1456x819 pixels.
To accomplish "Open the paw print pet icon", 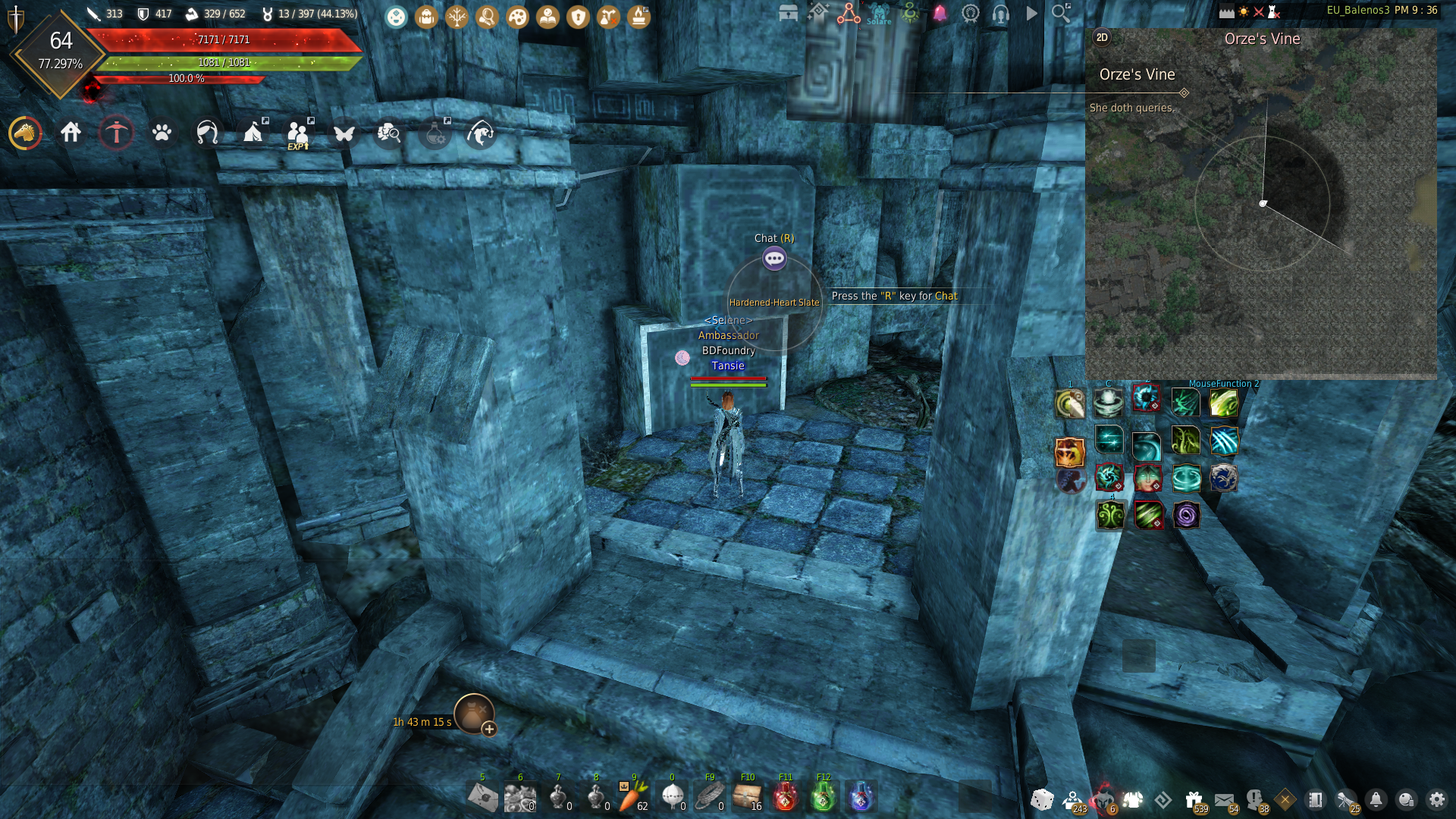I will 162,133.
